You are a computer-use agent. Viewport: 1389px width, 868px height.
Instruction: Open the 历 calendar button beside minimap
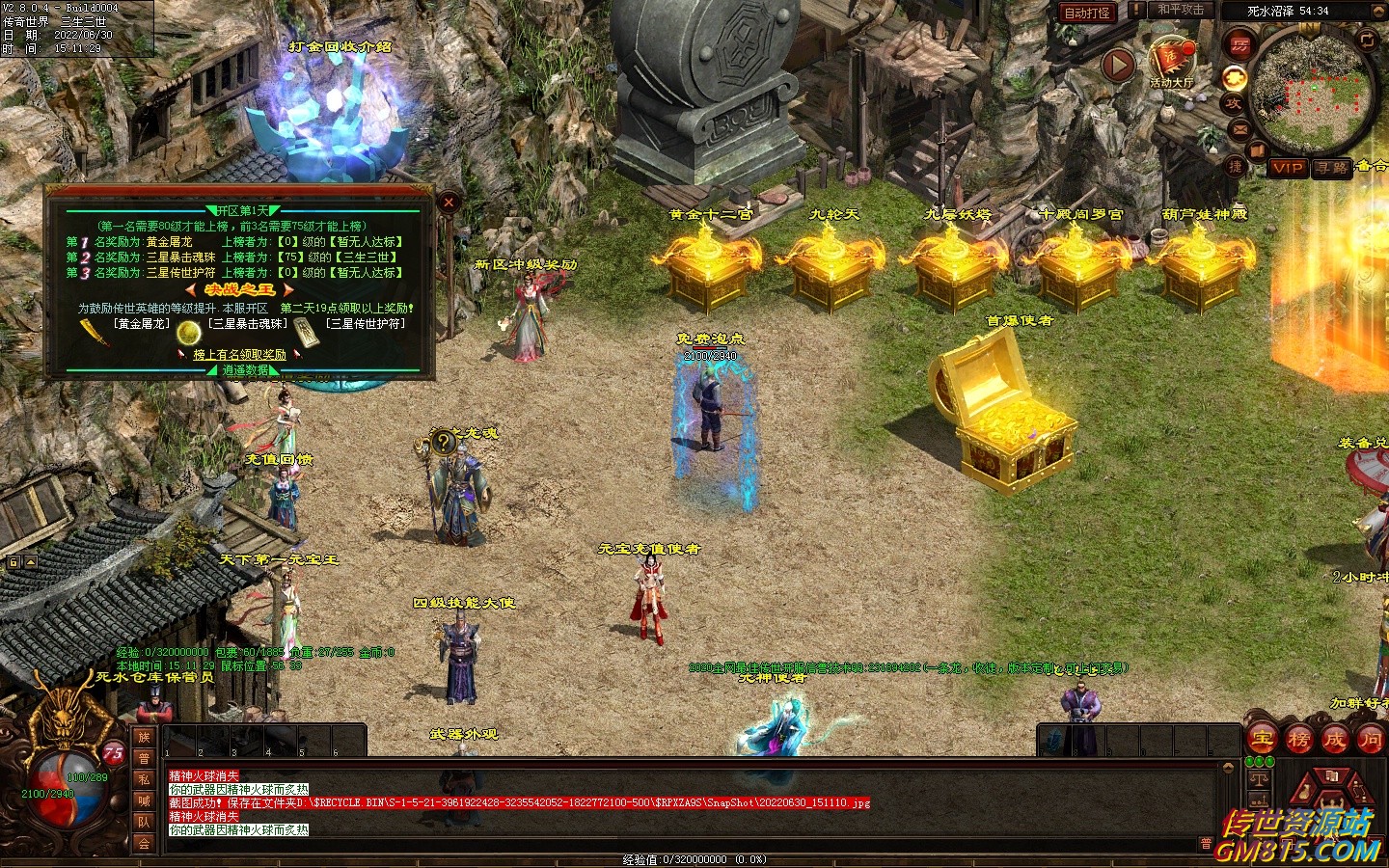tap(1239, 43)
